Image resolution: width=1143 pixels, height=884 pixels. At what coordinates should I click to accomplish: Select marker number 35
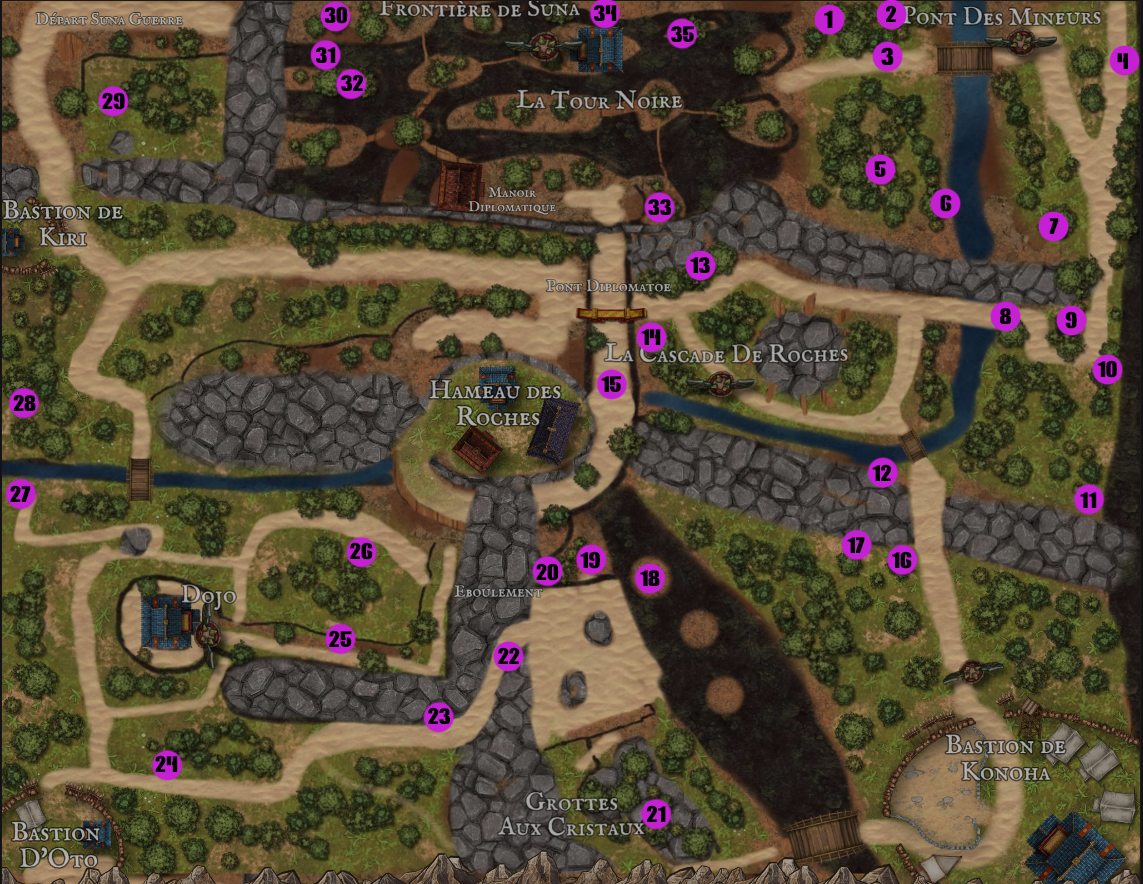(x=682, y=34)
